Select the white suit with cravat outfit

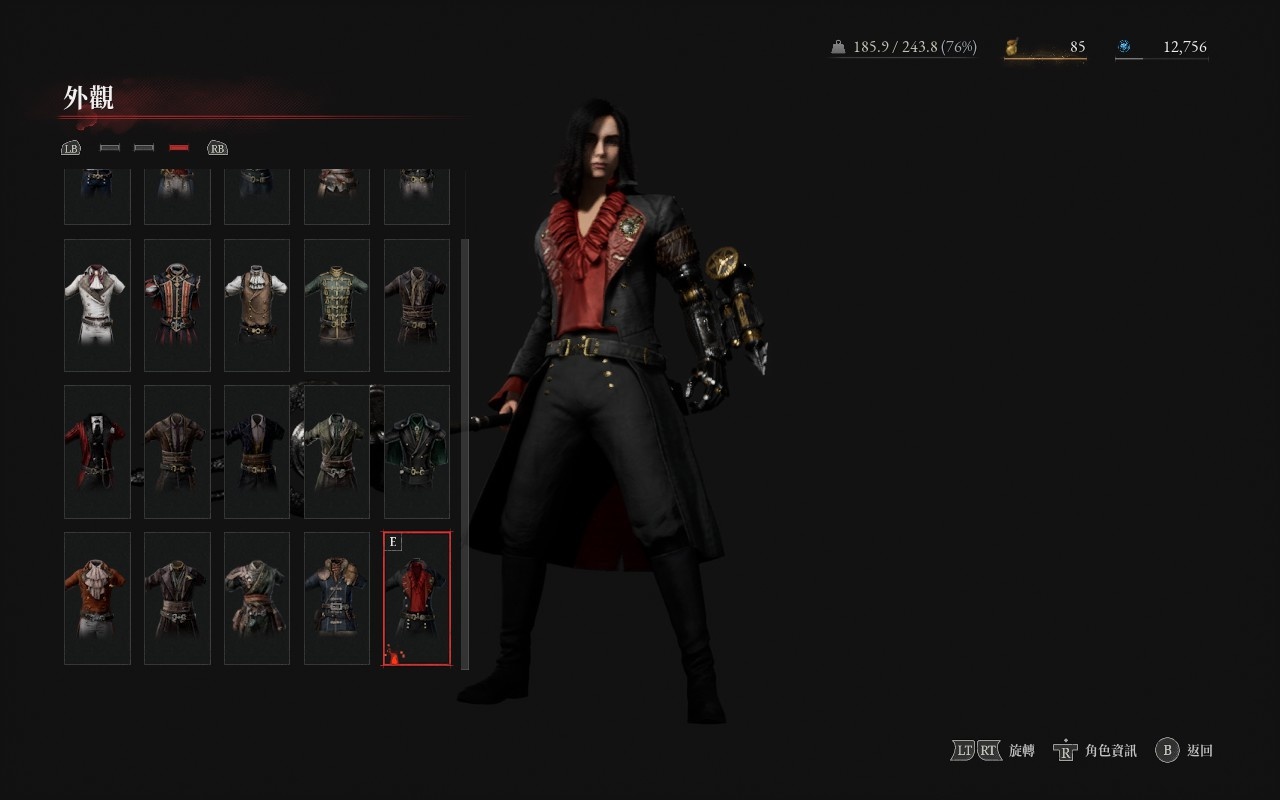pyautogui.click(x=97, y=305)
